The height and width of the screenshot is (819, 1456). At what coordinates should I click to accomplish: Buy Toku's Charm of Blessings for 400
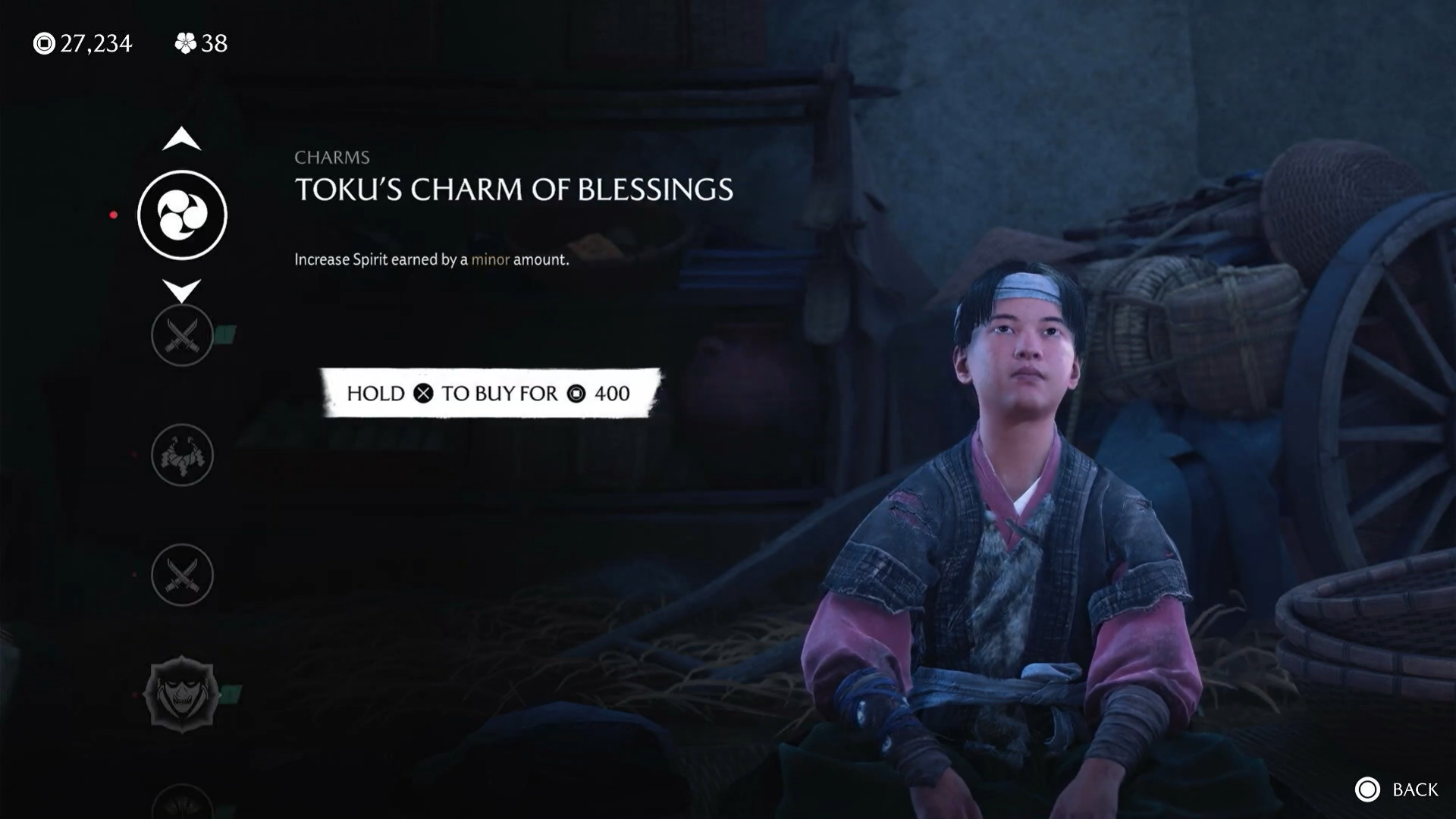pos(489,393)
